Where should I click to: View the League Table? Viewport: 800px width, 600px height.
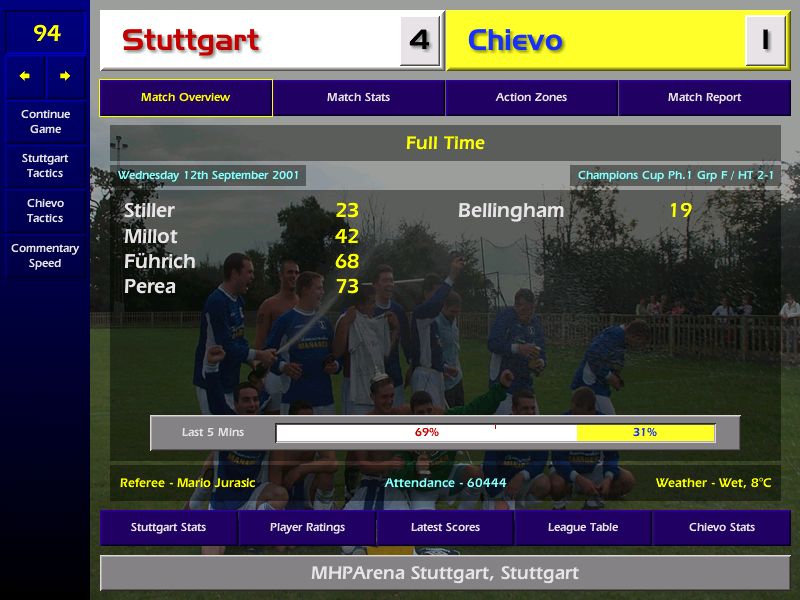click(583, 527)
